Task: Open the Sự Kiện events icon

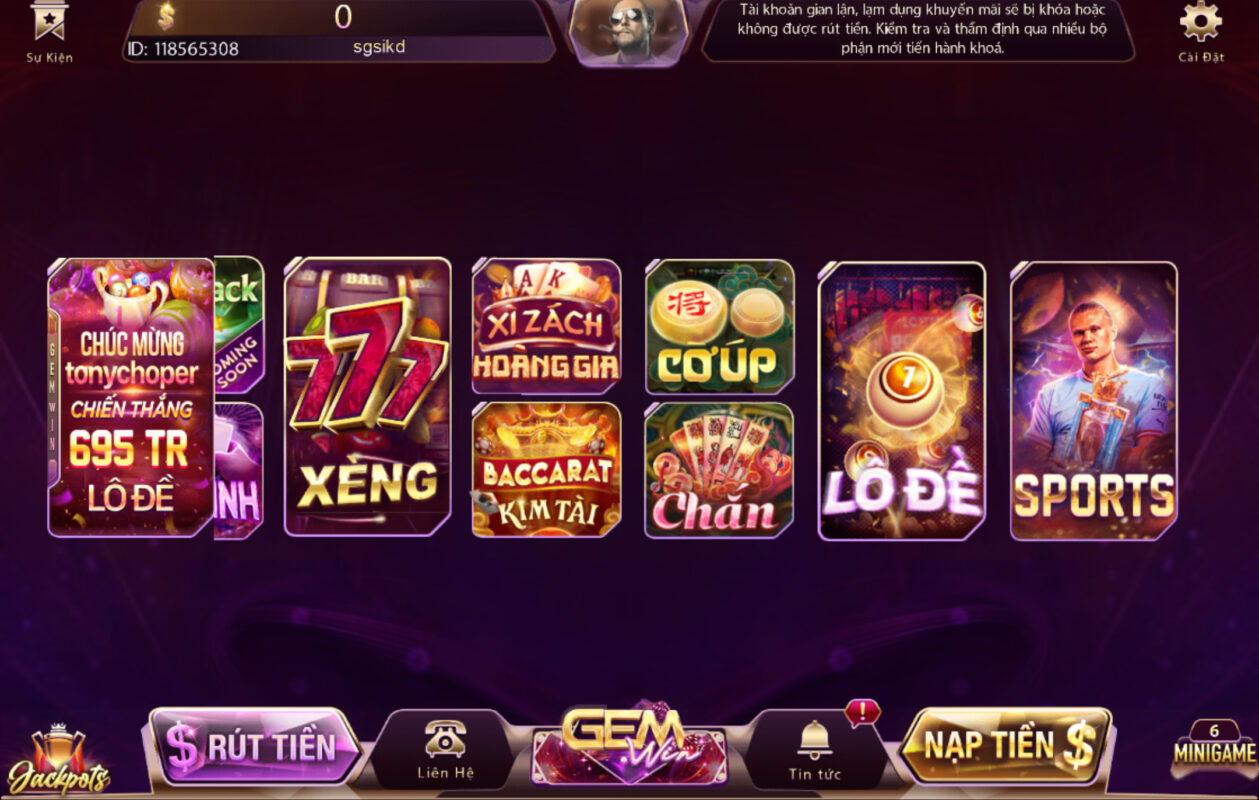Action: pyautogui.click(x=48, y=30)
